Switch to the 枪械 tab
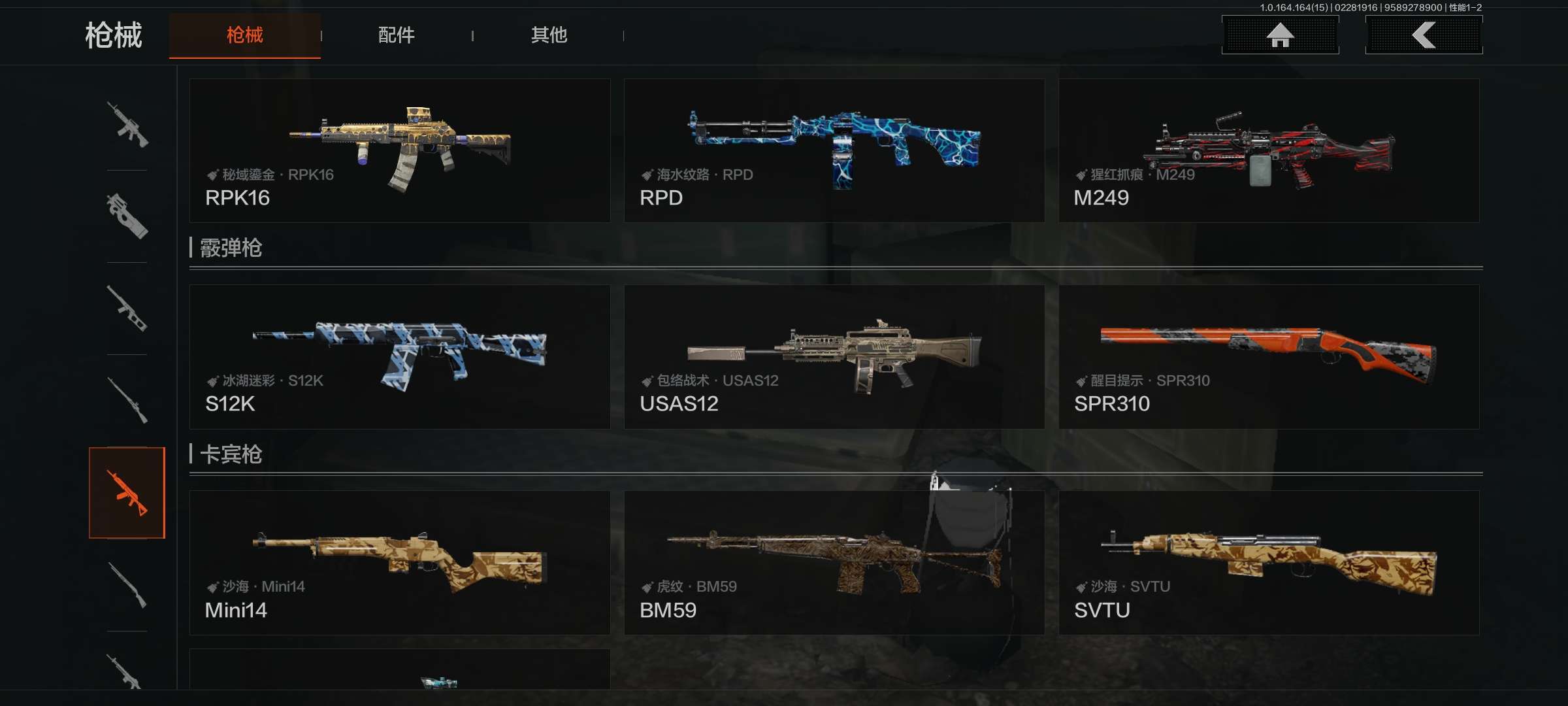 click(244, 35)
